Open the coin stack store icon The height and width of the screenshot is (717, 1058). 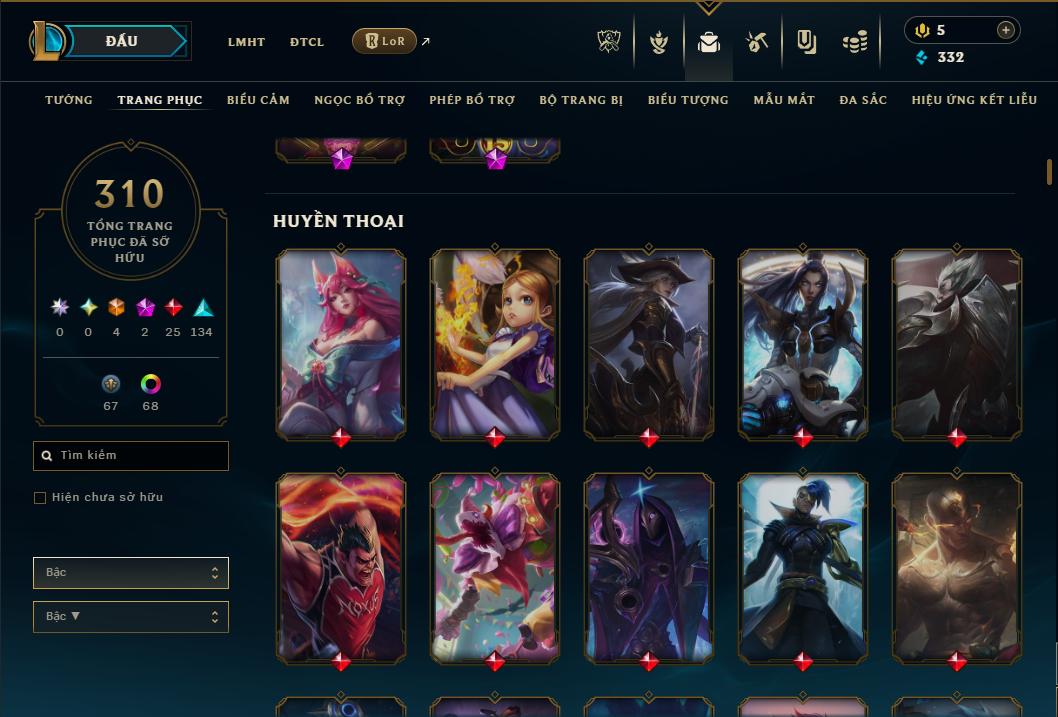(x=854, y=42)
